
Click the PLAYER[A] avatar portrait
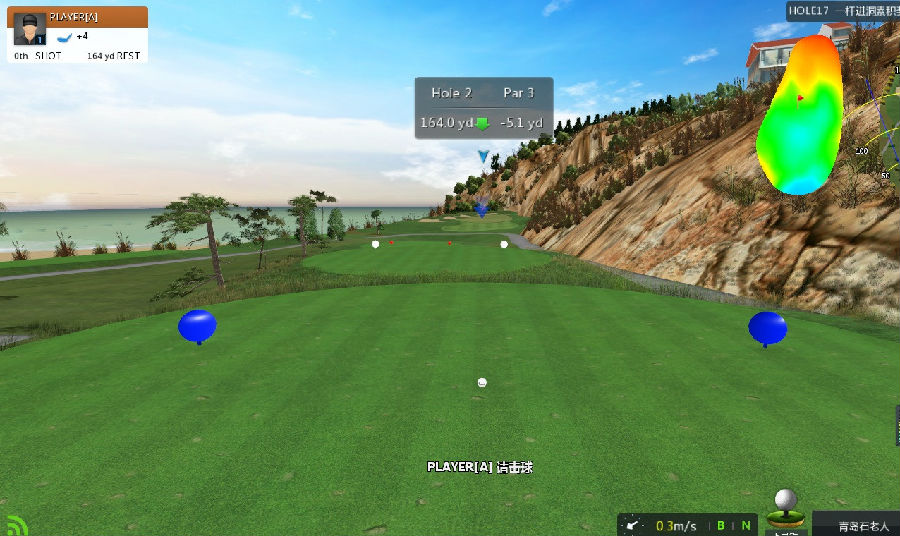(31, 30)
